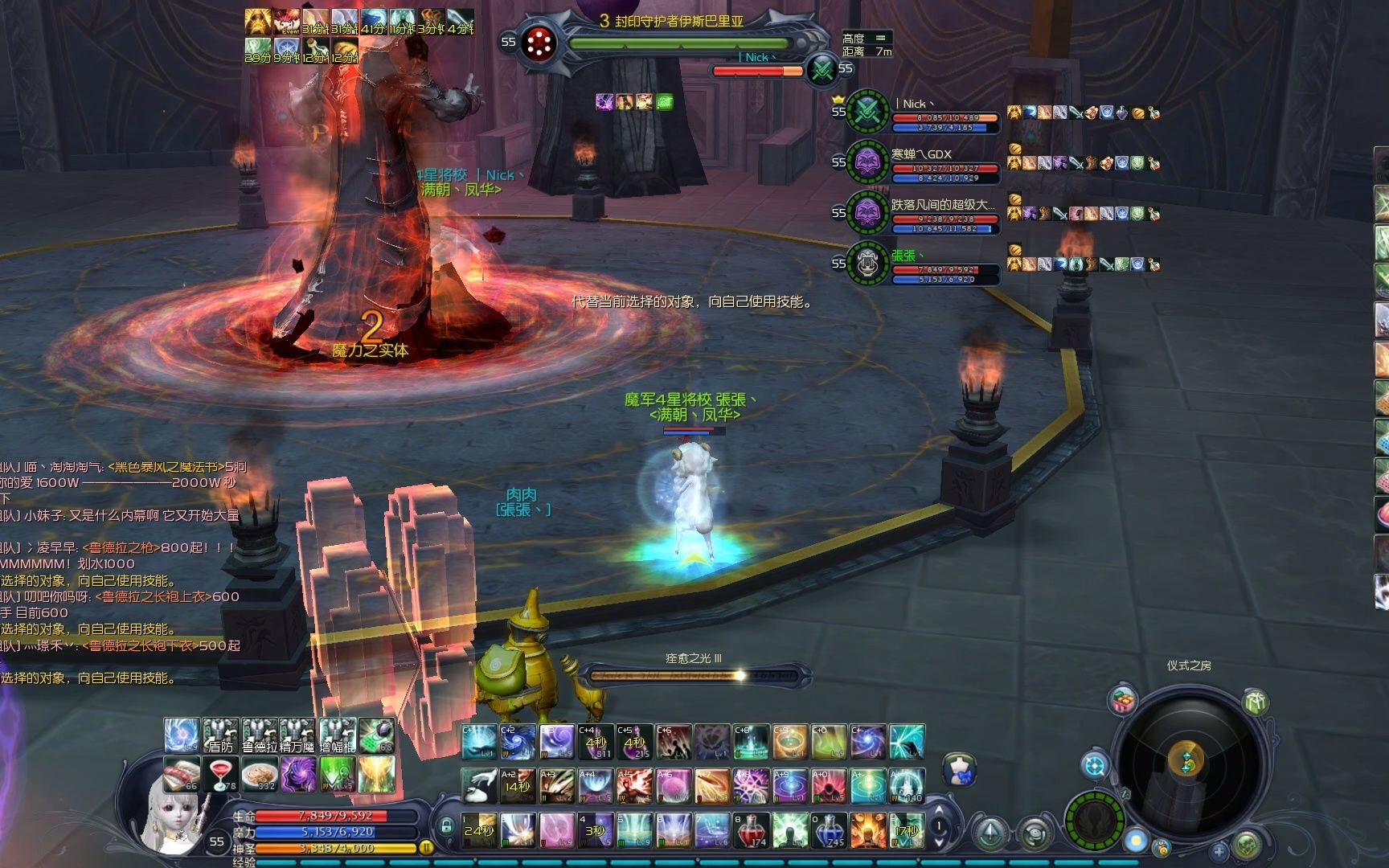
Task: Use the blue mana potion with 245 count
Action: pyautogui.click(x=828, y=830)
